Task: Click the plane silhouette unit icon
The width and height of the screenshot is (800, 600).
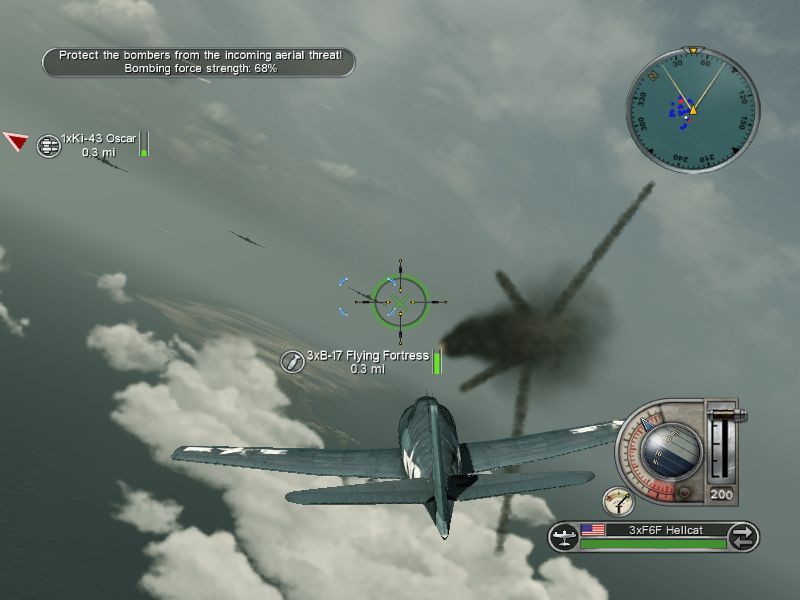Action: 564,537
